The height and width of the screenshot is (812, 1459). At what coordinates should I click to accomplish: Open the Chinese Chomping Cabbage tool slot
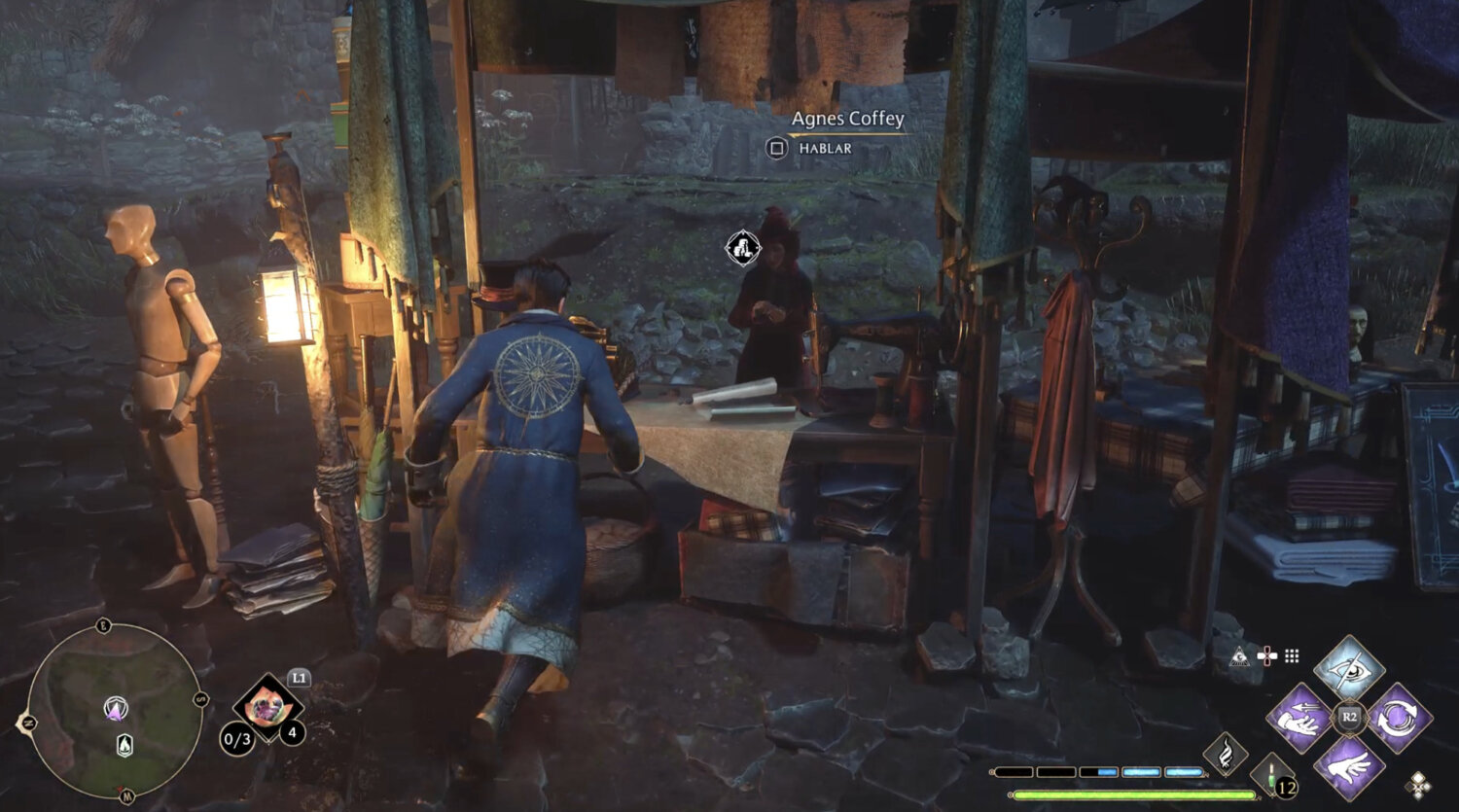tap(263, 707)
